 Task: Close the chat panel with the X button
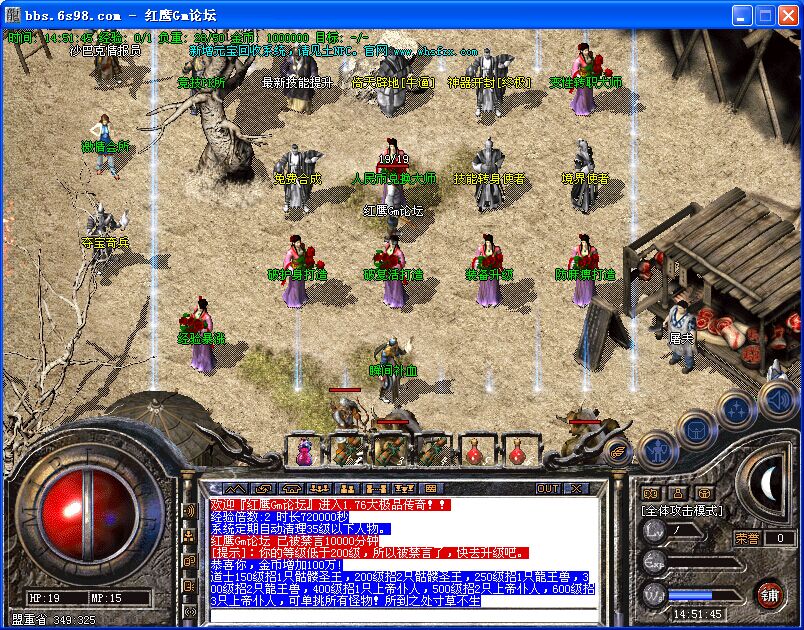pyautogui.click(x=576, y=489)
